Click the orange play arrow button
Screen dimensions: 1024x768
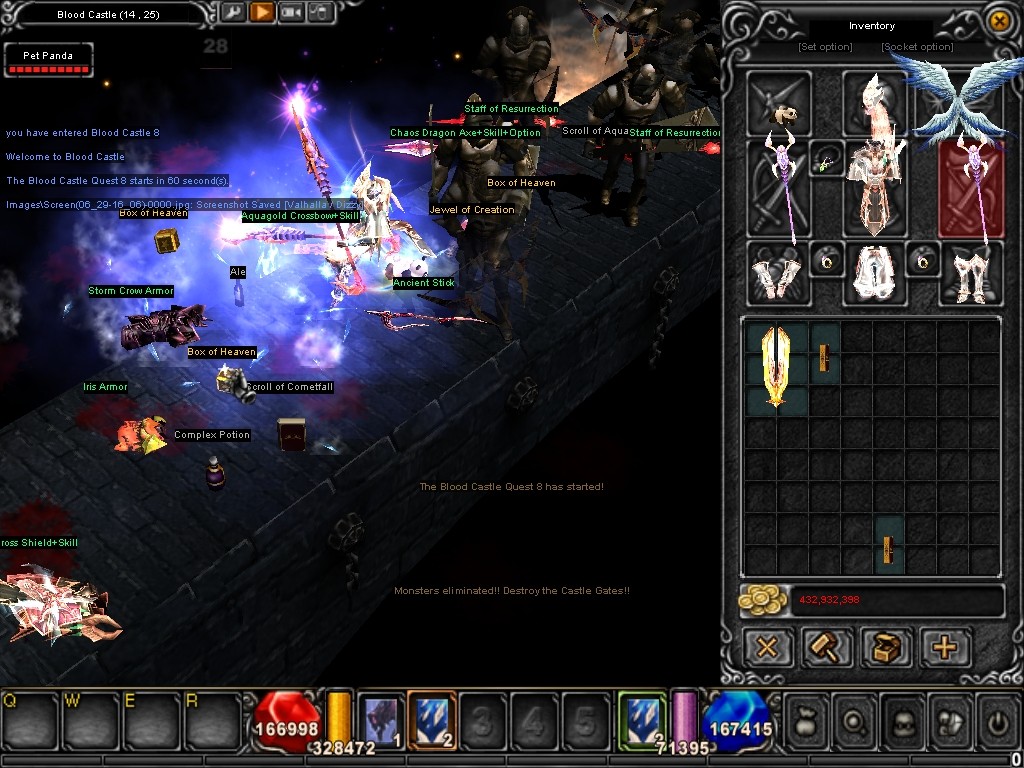click(x=261, y=13)
